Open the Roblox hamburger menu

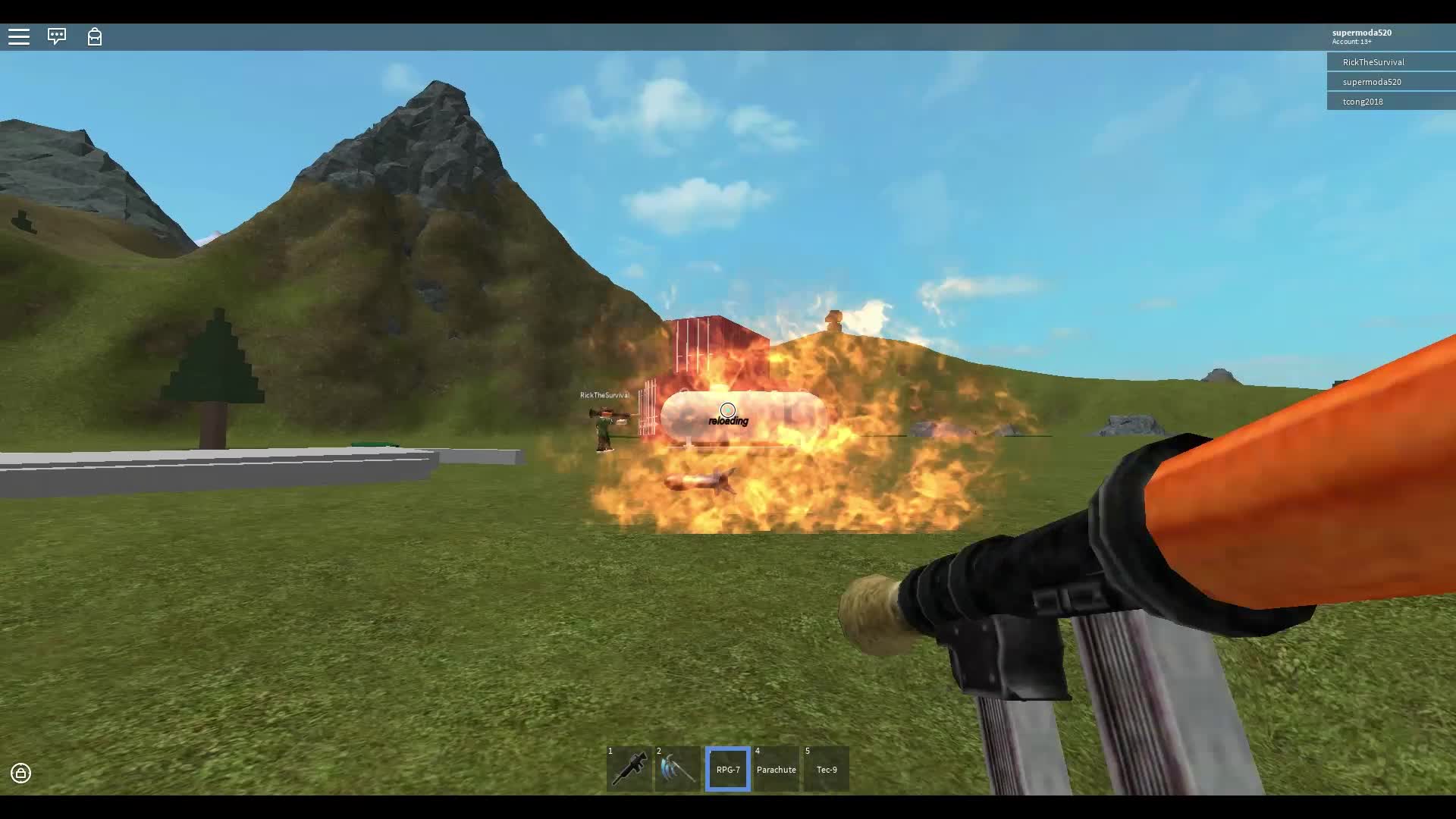tap(19, 36)
